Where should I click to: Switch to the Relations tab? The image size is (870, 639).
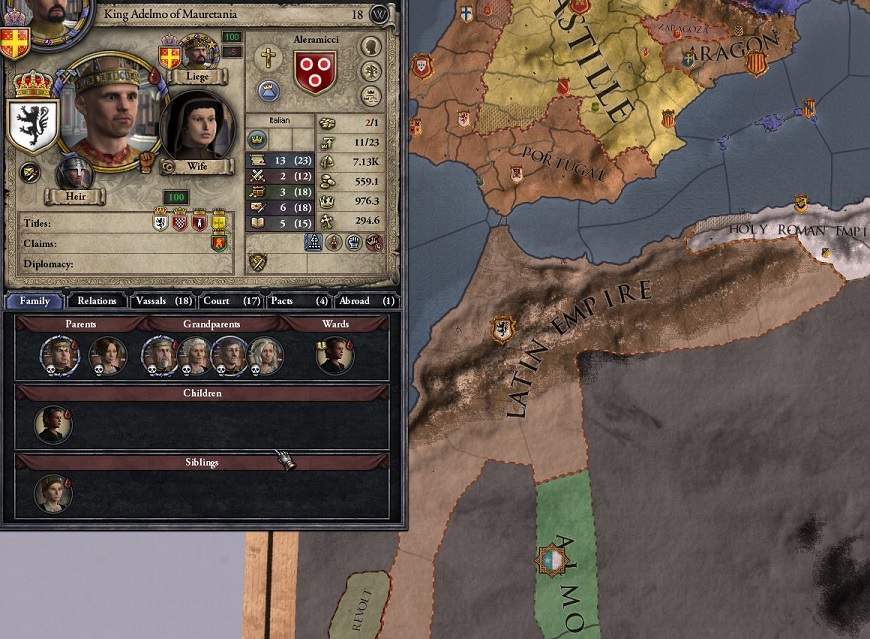(x=97, y=300)
